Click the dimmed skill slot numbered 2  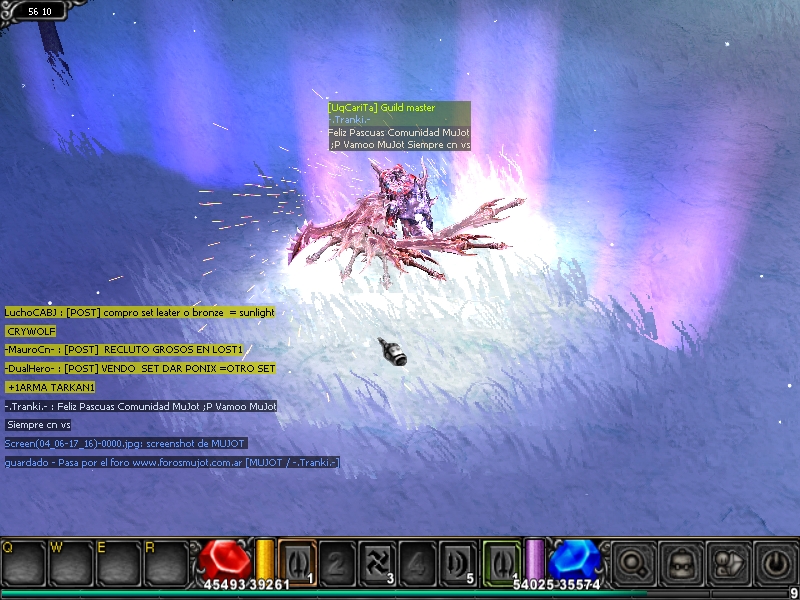tap(337, 560)
